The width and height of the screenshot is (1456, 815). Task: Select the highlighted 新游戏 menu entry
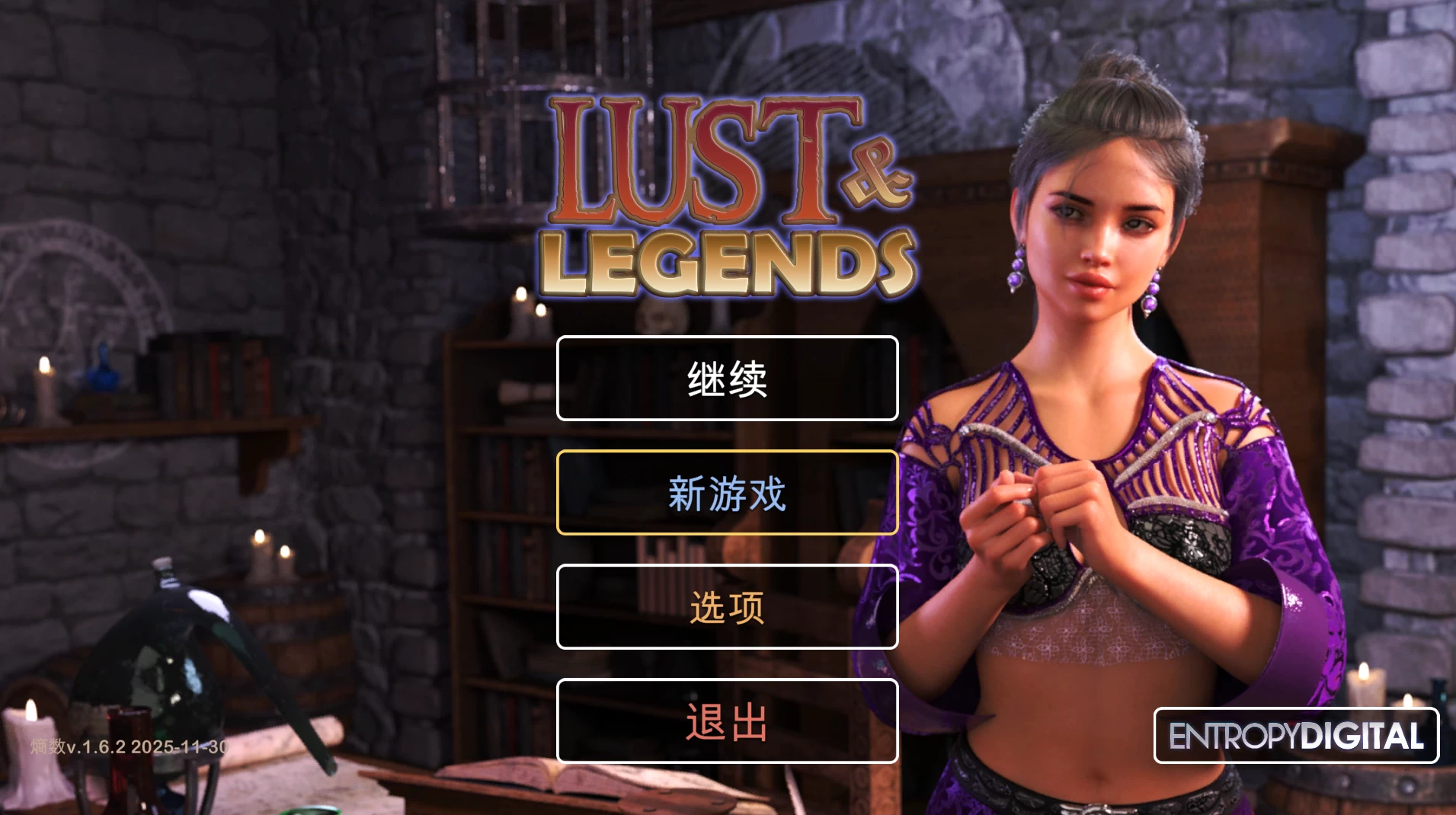[728, 494]
